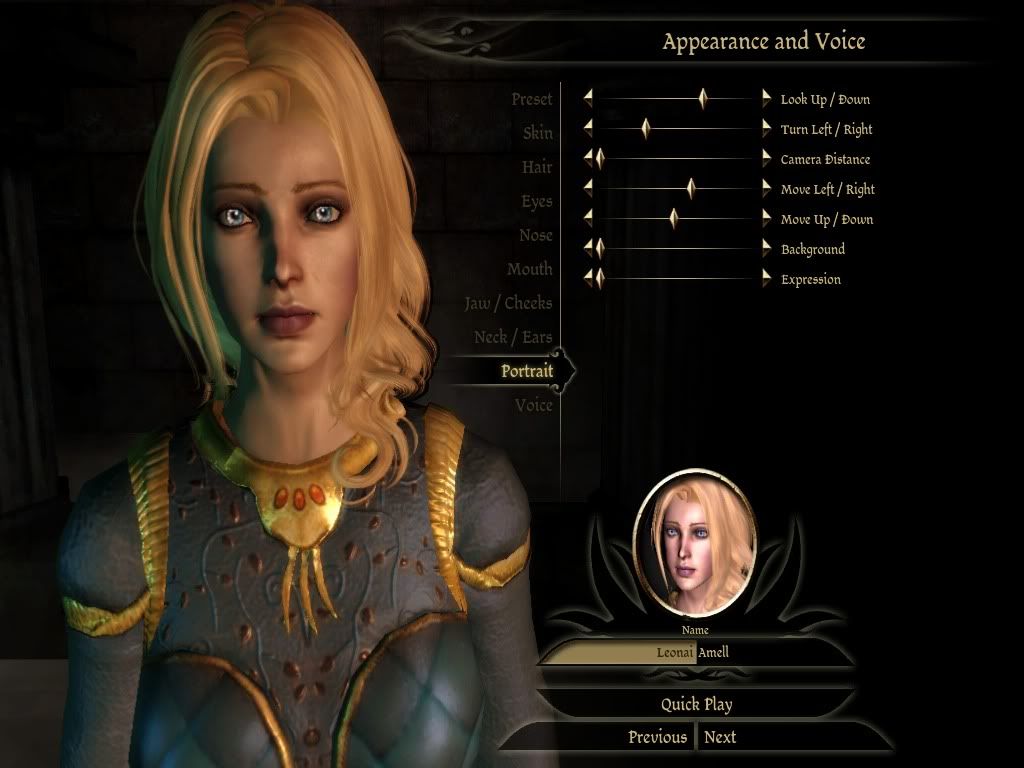Open the Eyes options

pyautogui.click(x=536, y=201)
